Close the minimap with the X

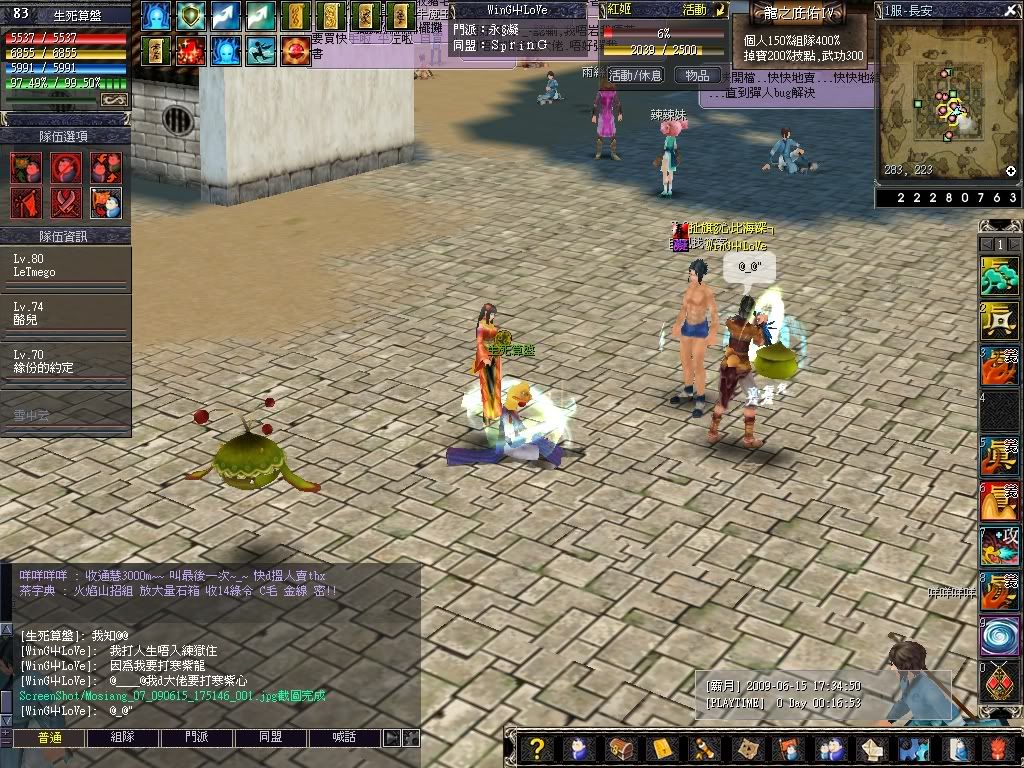click(x=1012, y=9)
